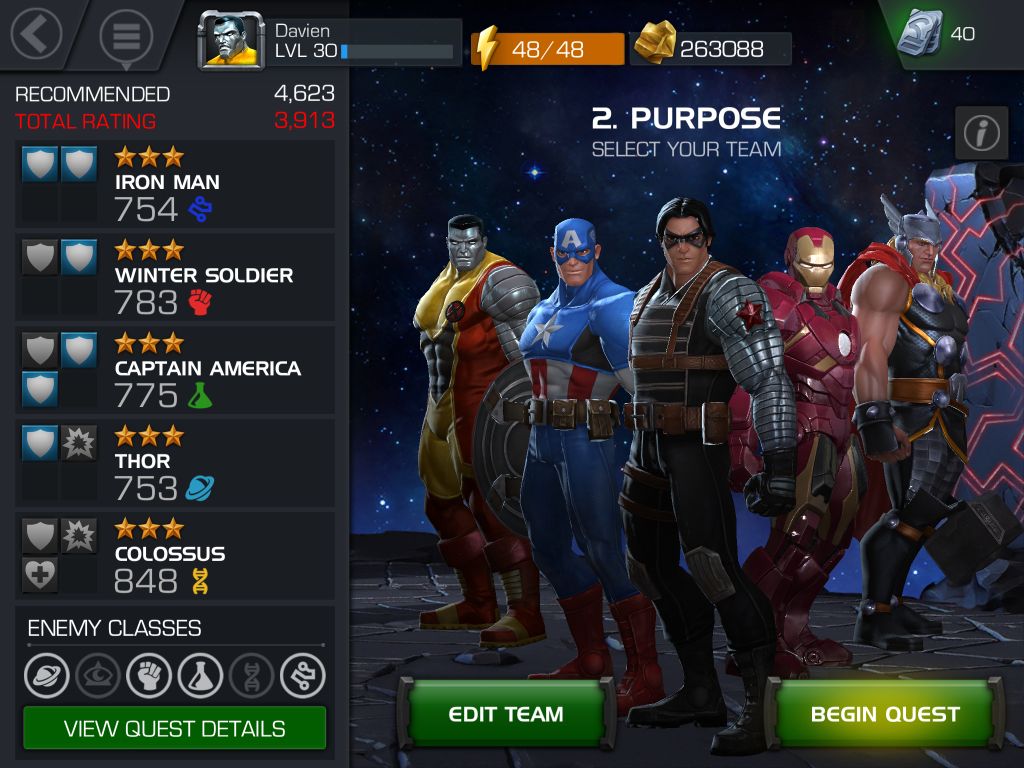Open Davien's player profile
The height and width of the screenshot is (768, 1024).
click(x=232, y=42)
